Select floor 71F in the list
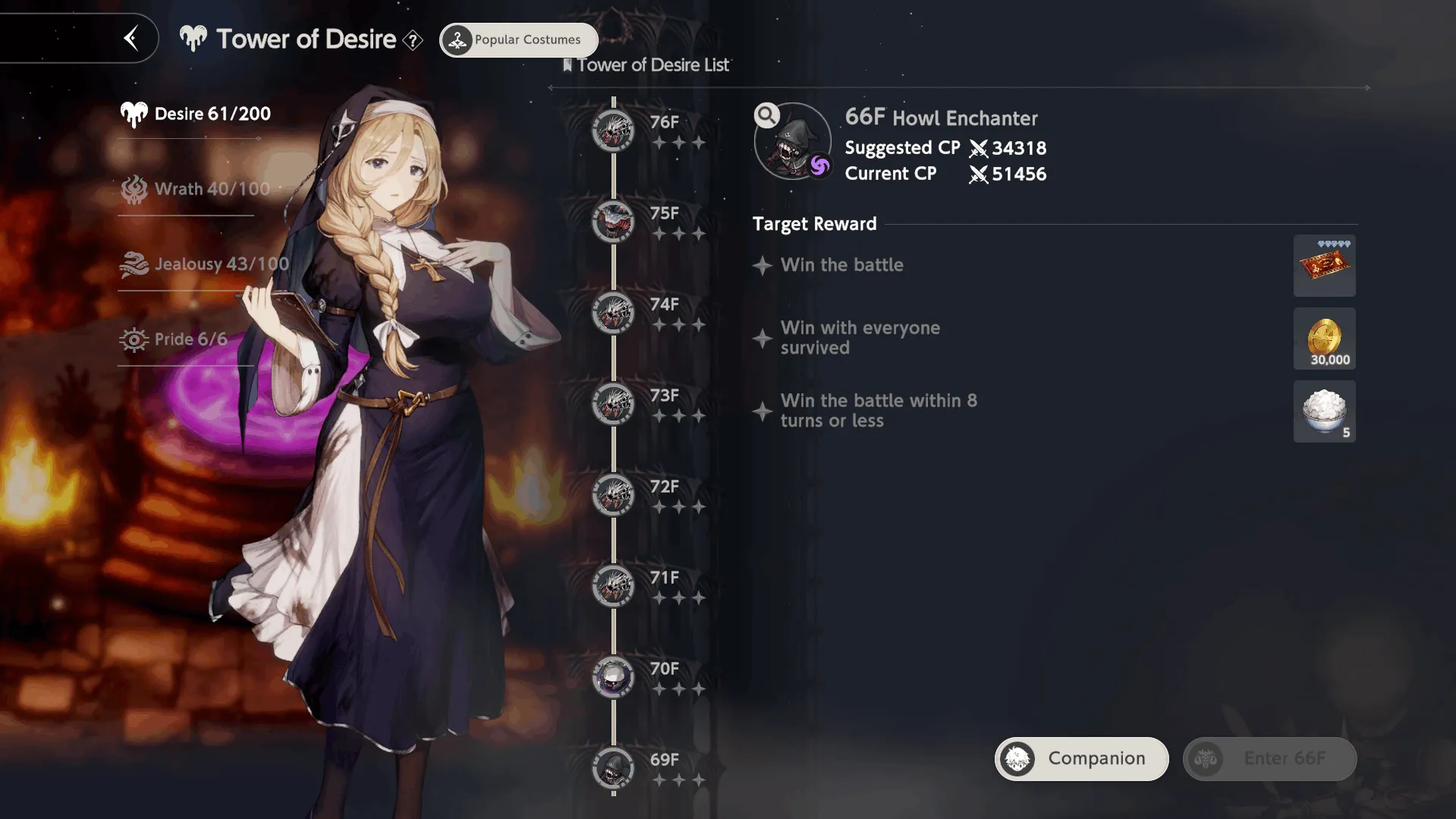 click(x=613, y=586)
